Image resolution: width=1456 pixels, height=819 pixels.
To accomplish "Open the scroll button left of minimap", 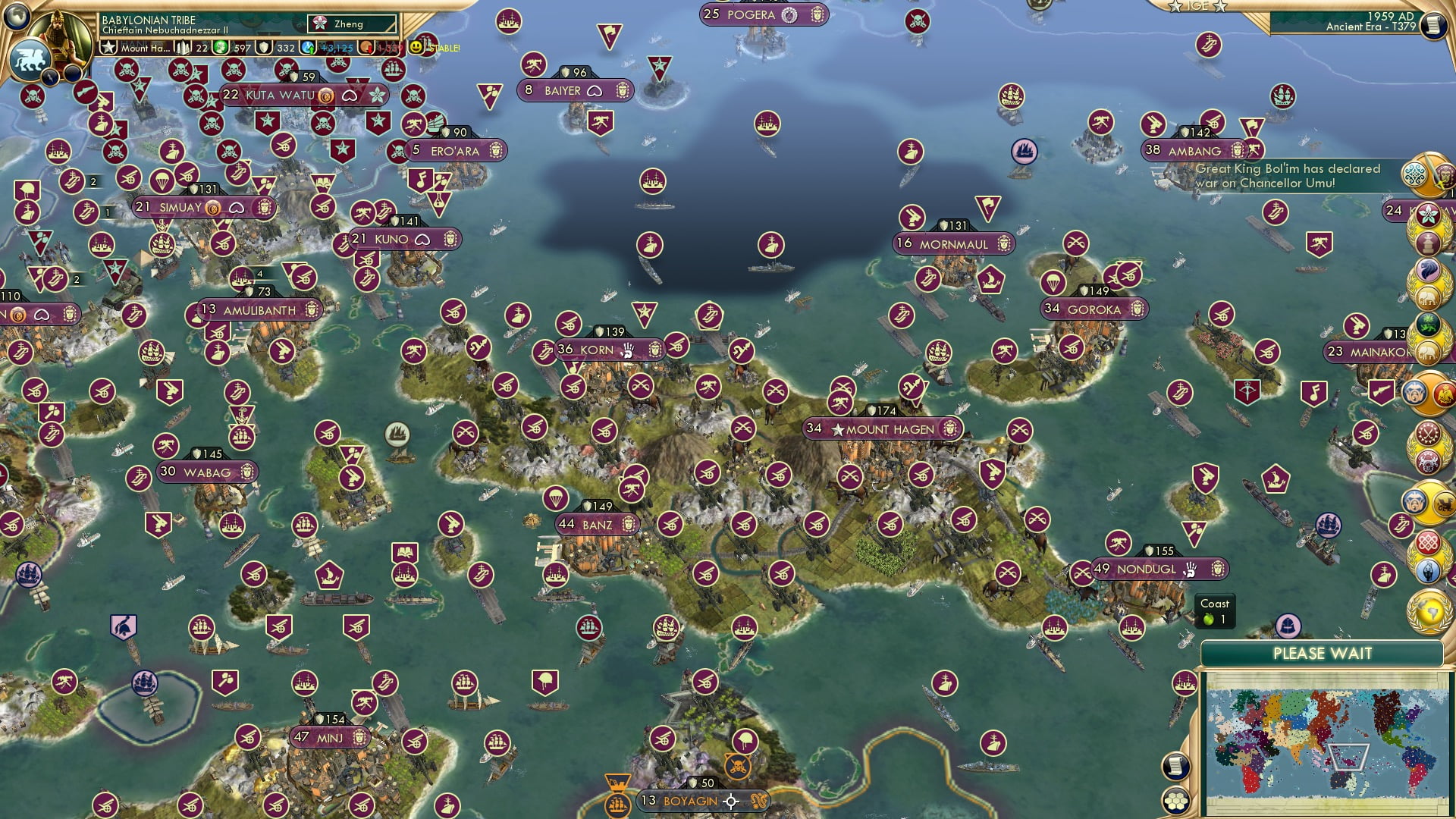I will tap(1175, 766).
